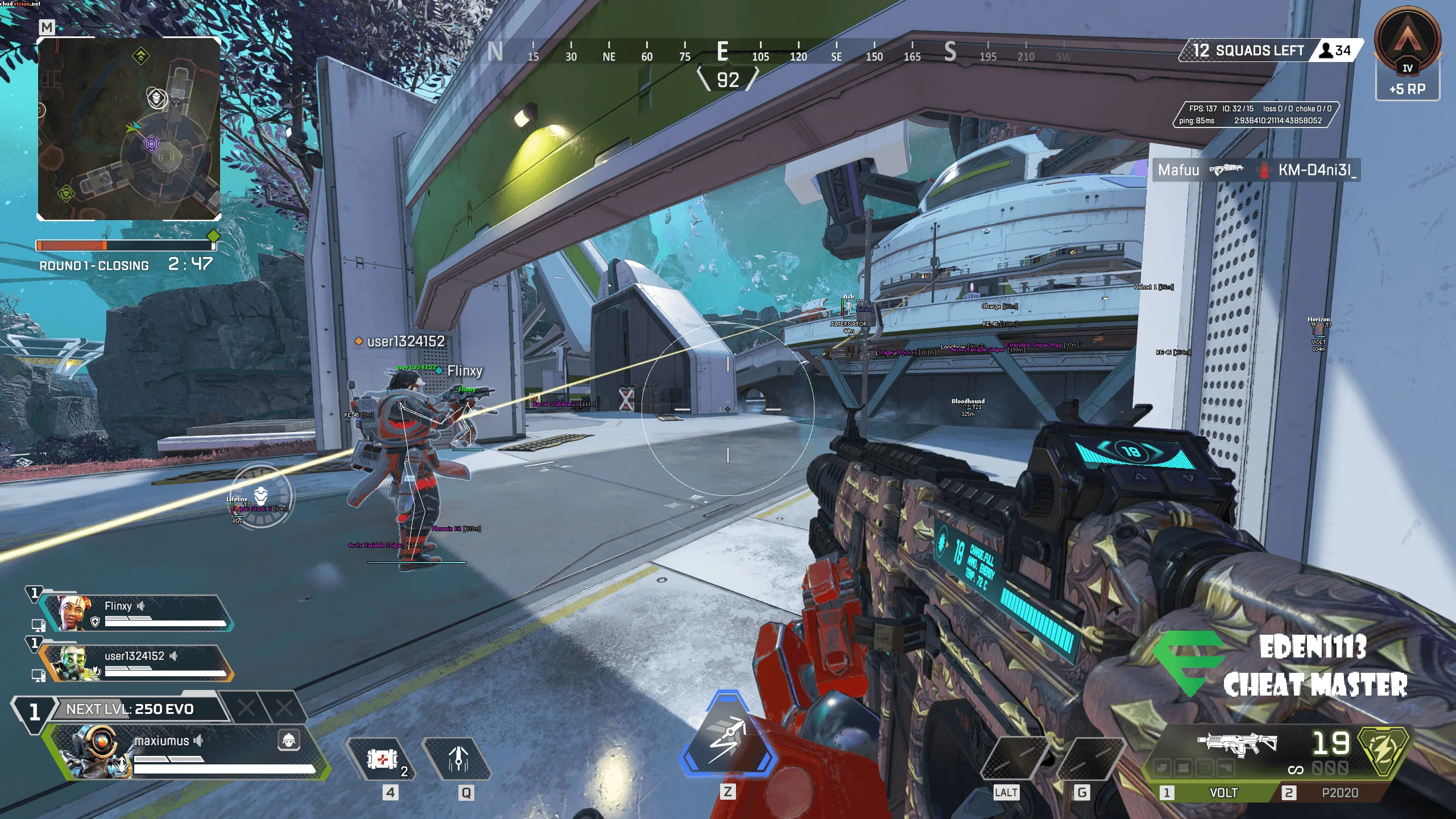Activate the ultimate ability icon
The height and width of the screenshot is (819, 1456).
727,735
